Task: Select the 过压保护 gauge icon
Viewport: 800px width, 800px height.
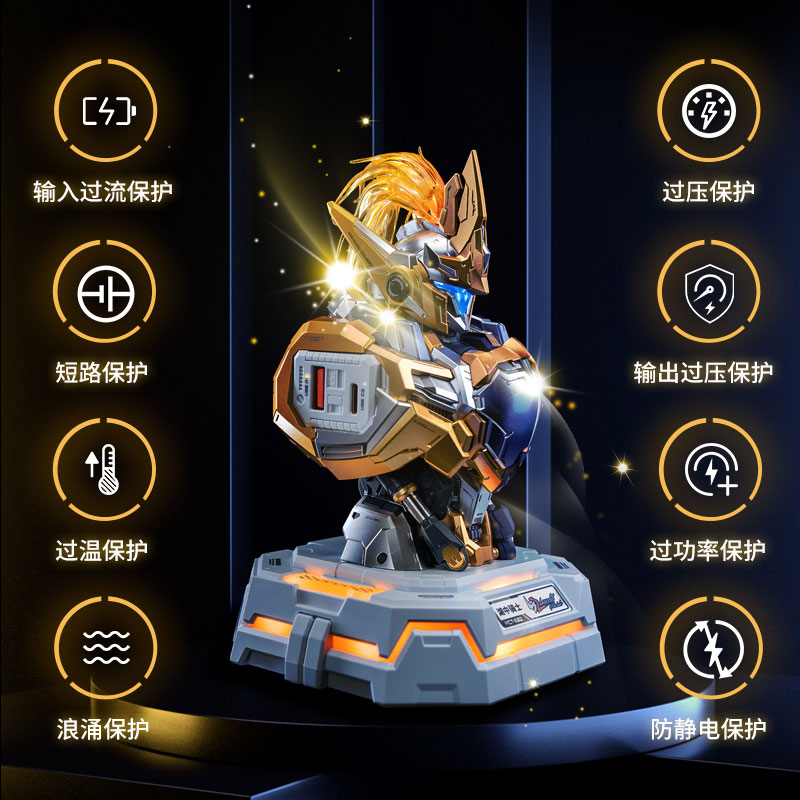Action: coord(708,111)
